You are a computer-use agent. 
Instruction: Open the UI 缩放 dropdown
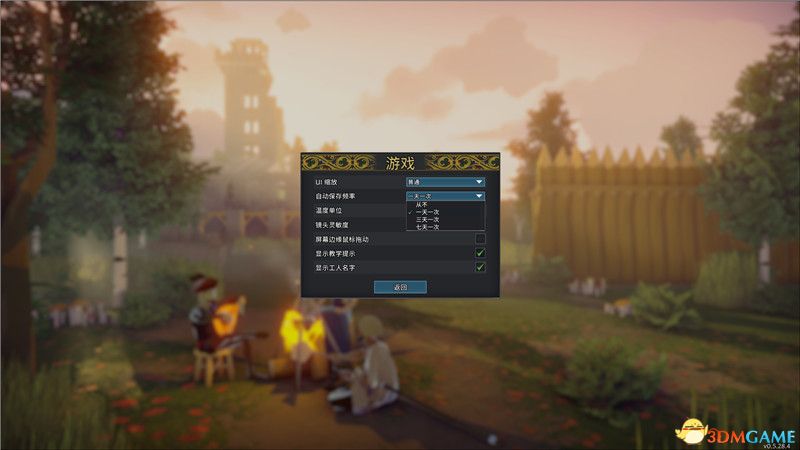[x=445, y=182]
